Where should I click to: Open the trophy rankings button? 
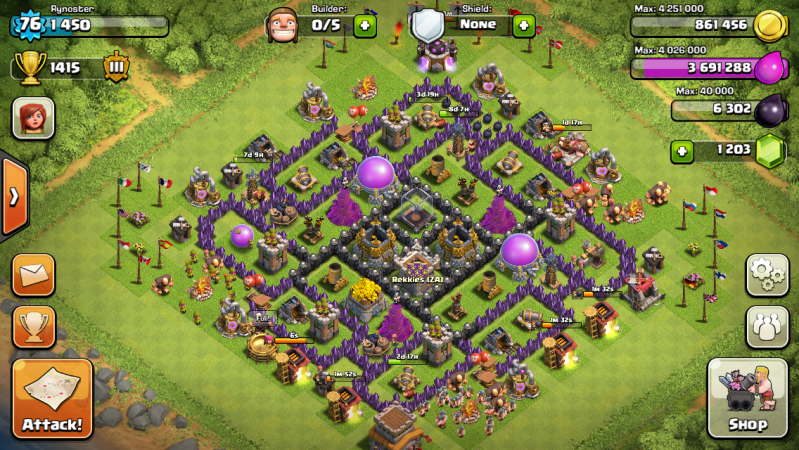click(33, 326)
